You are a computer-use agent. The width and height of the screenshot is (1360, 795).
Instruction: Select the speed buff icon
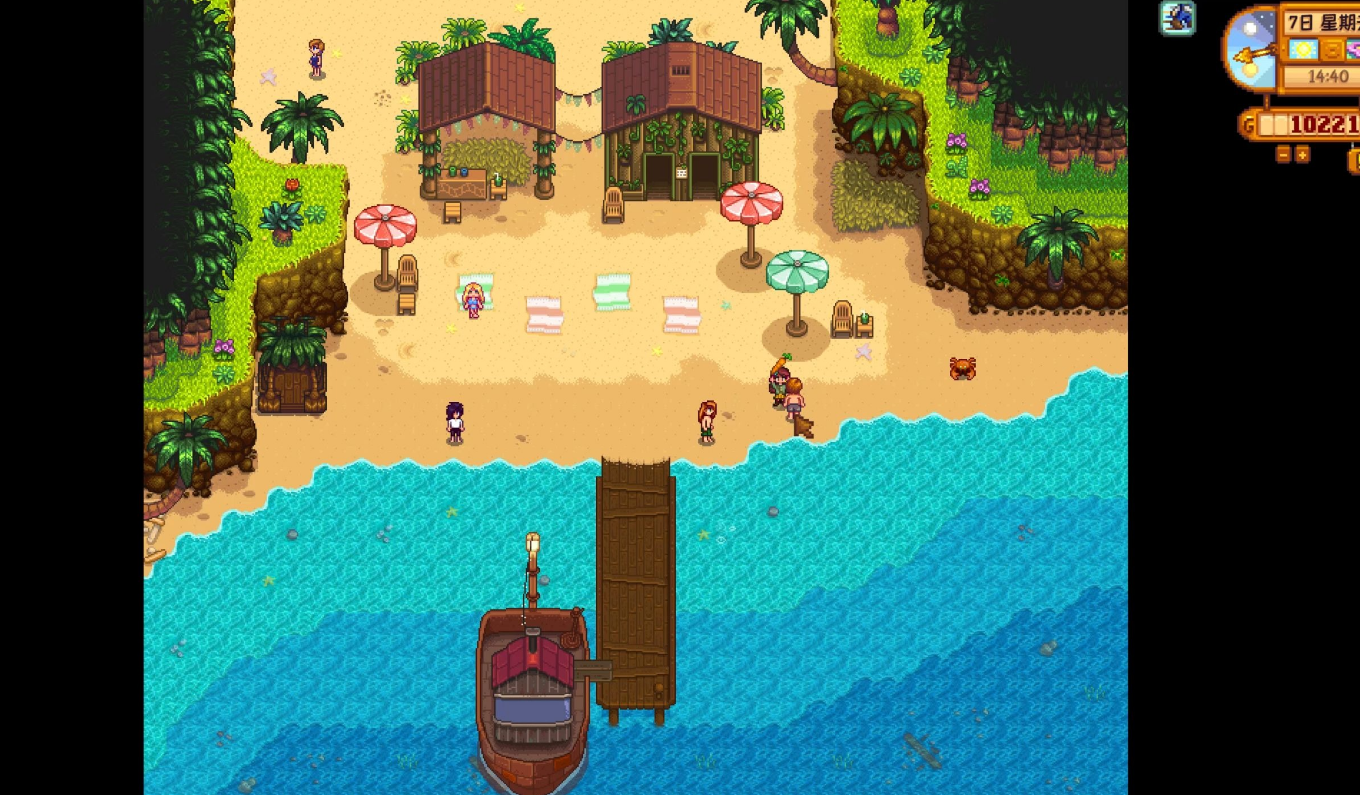(x=1178, y=18)
